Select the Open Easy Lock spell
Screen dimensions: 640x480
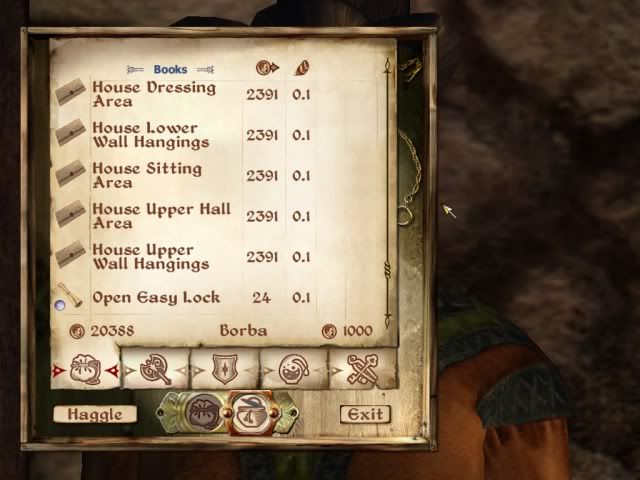(156, 298)
